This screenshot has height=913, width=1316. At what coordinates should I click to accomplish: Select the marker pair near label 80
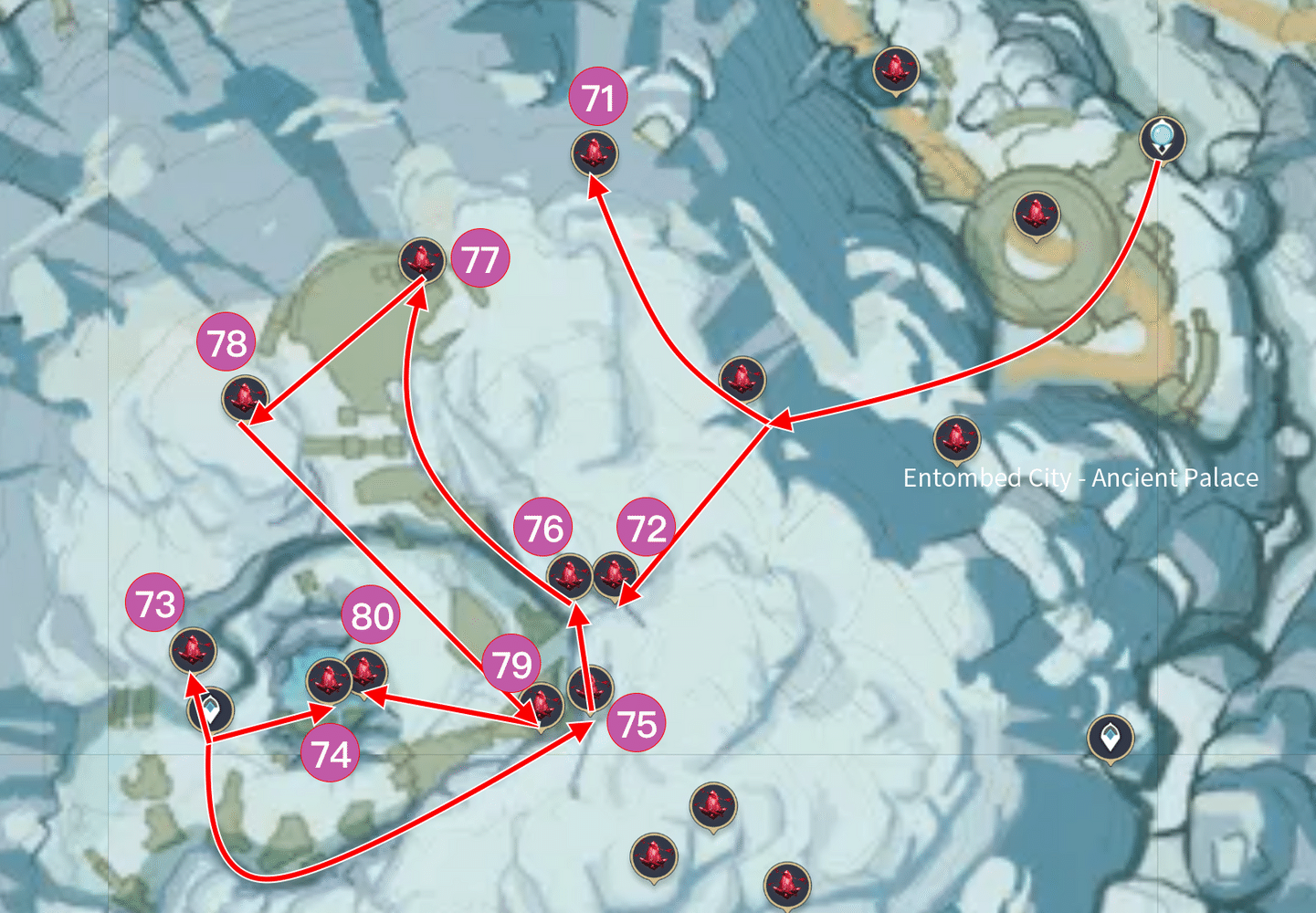coord(348,677)
